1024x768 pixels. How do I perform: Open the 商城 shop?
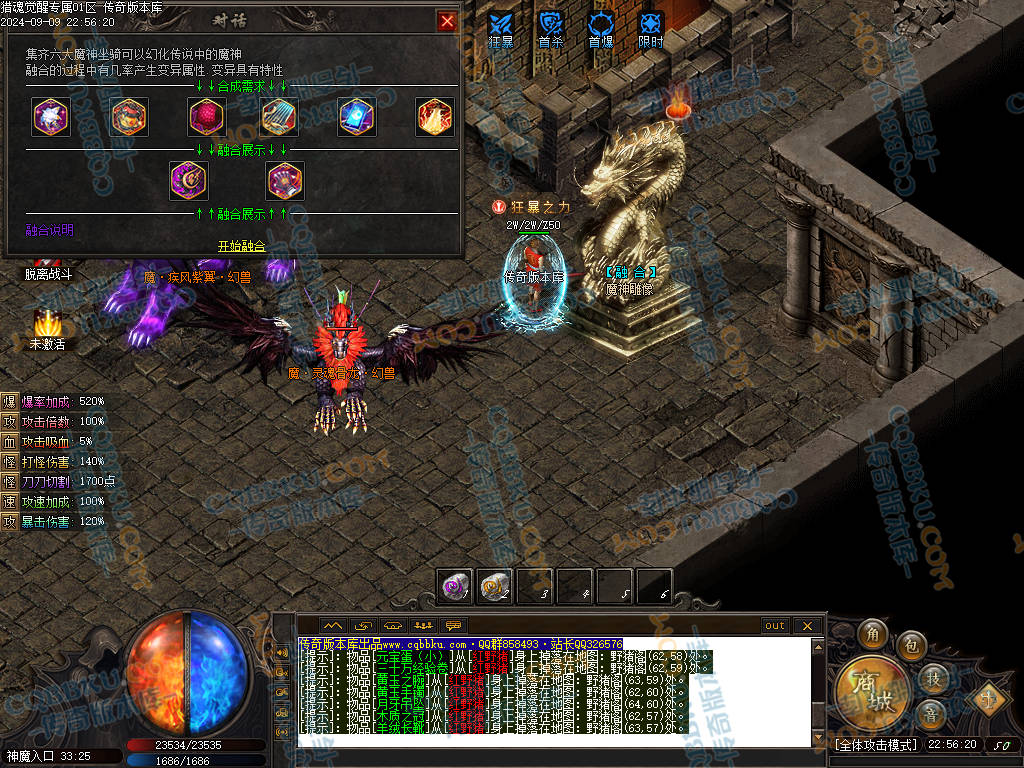coord(872,689)
